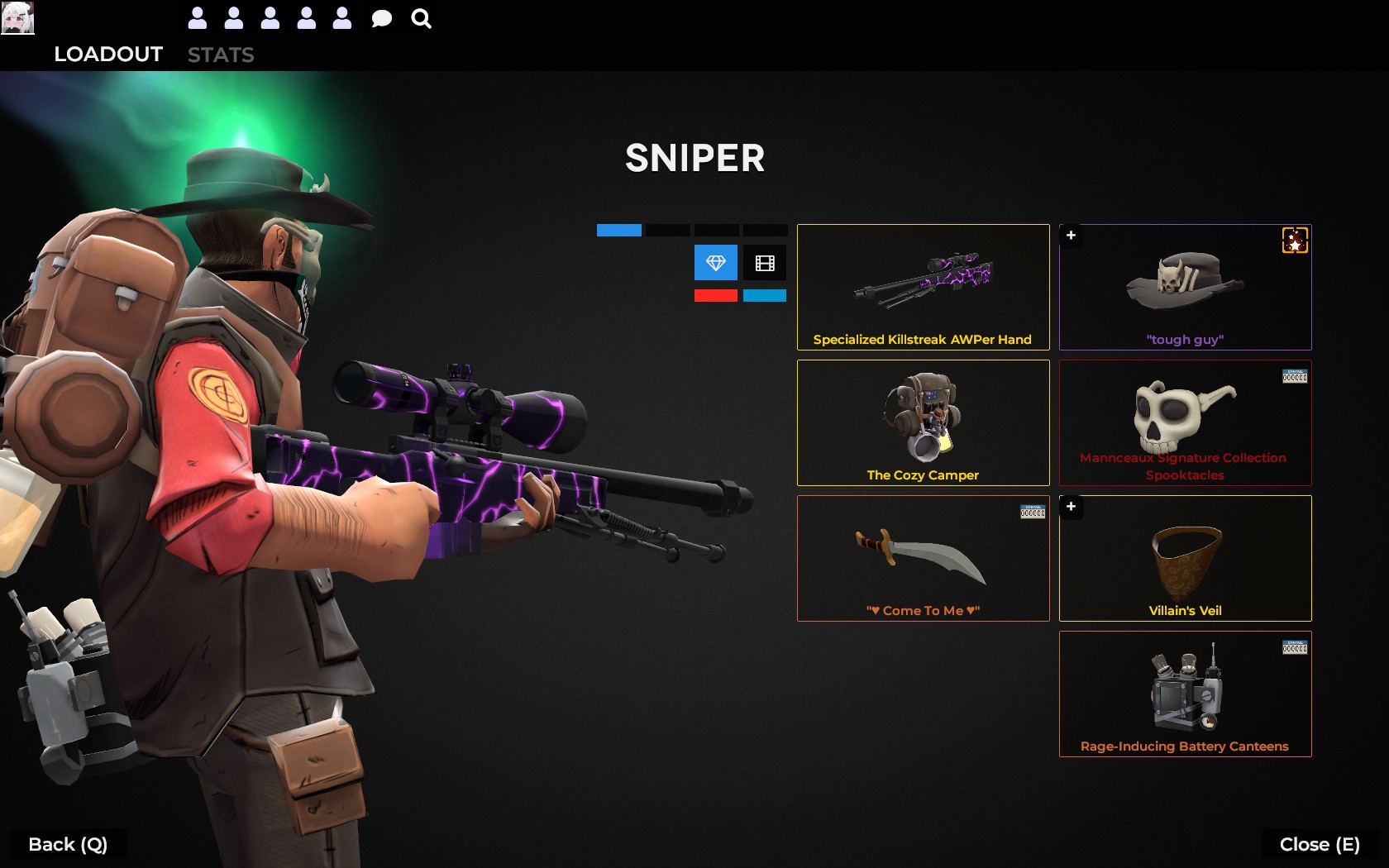Expand The Cozy Camper item slot
The image size is (1389, 868).
[x=923, y=422]
